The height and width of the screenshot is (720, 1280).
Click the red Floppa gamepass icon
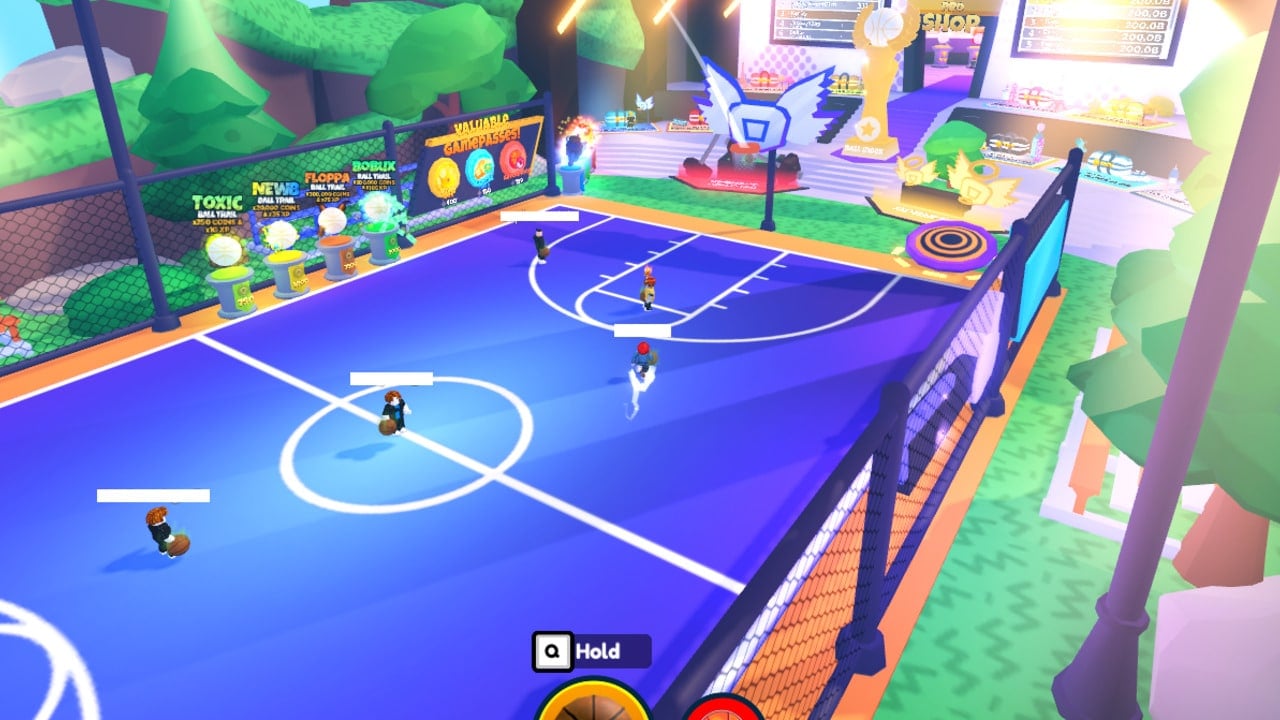[x=512, y=160]
